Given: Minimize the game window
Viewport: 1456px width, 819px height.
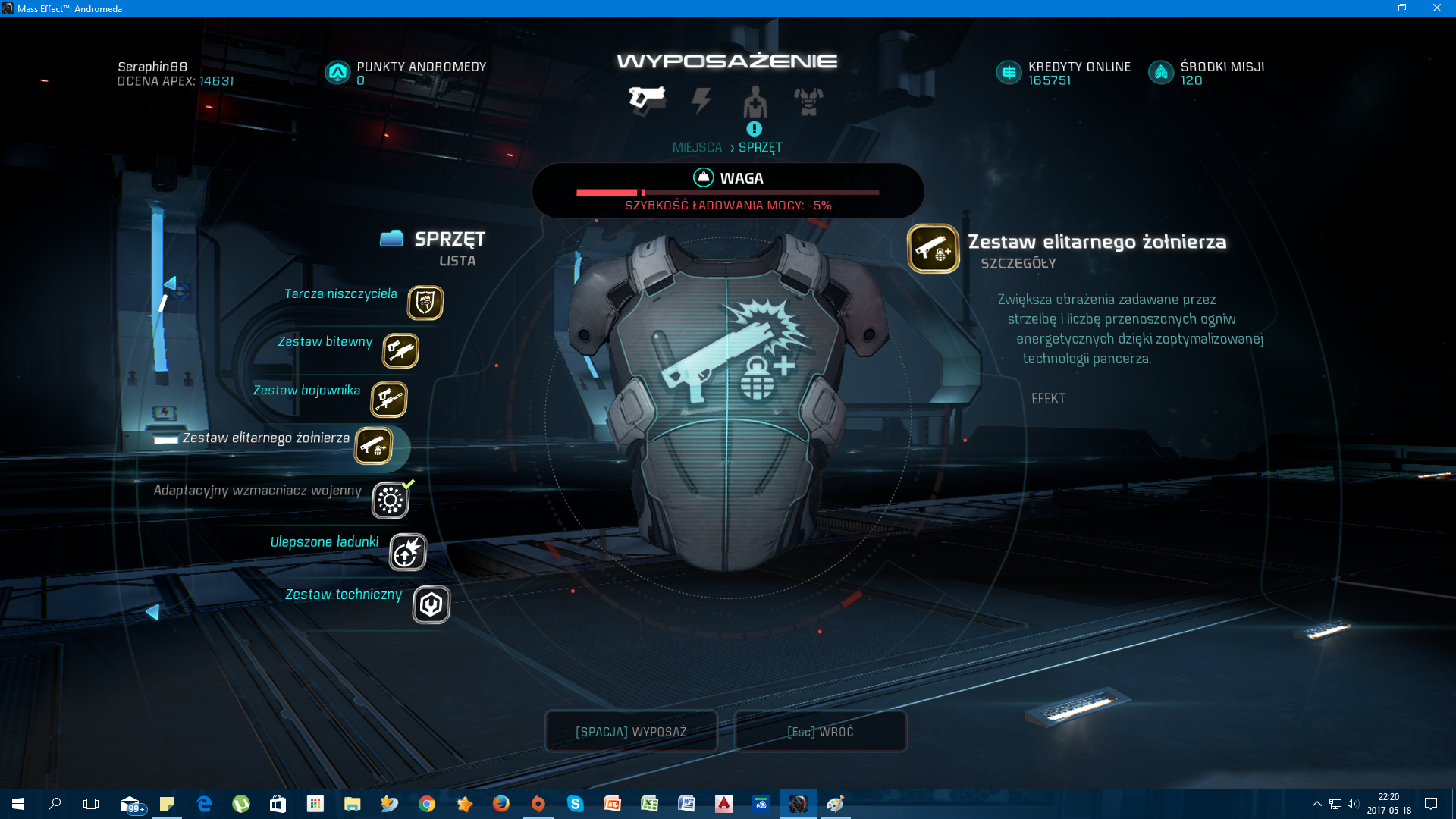Looking at the screenshot, I should pos(1367,8).
